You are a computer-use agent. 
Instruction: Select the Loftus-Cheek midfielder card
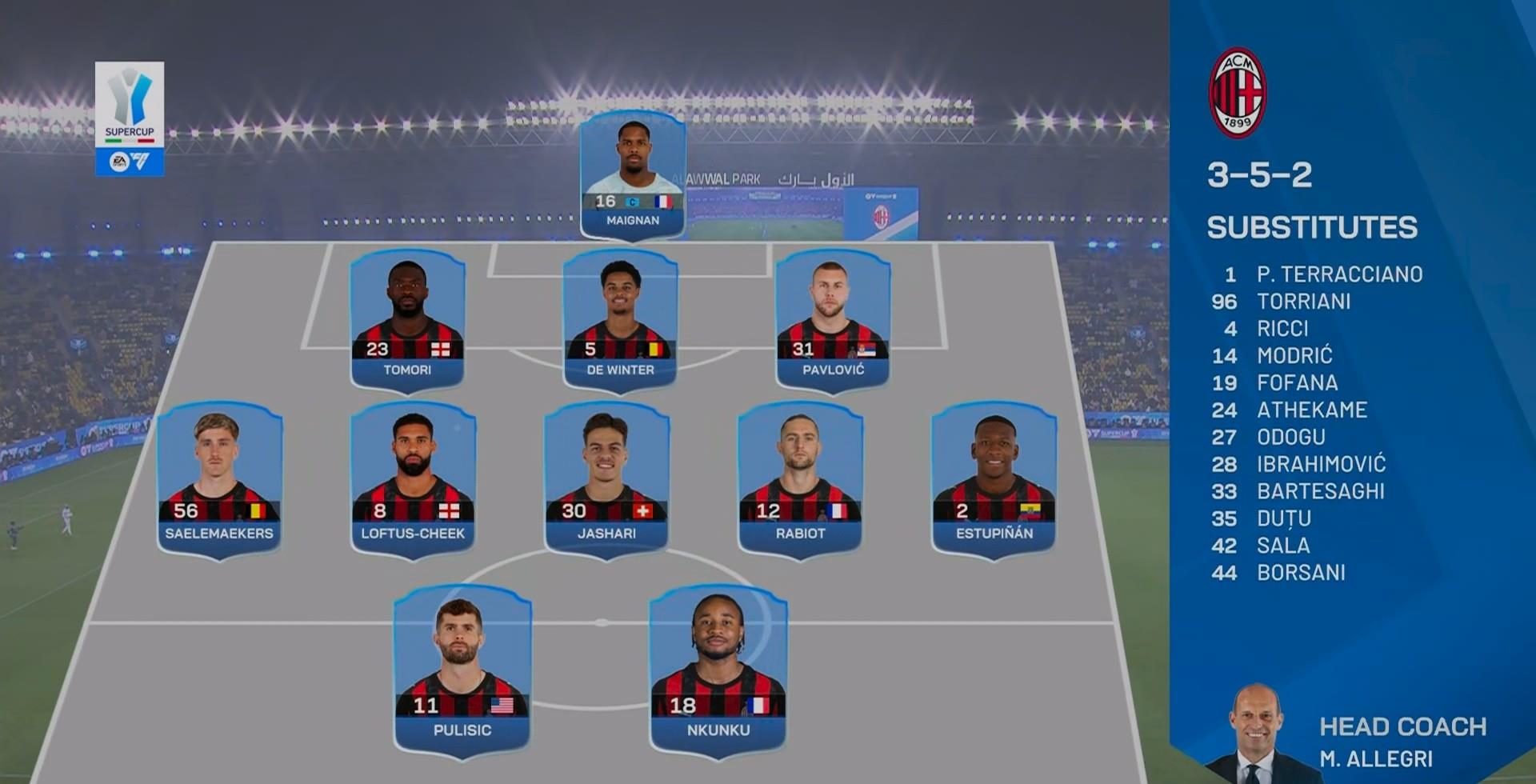point(413,478)
